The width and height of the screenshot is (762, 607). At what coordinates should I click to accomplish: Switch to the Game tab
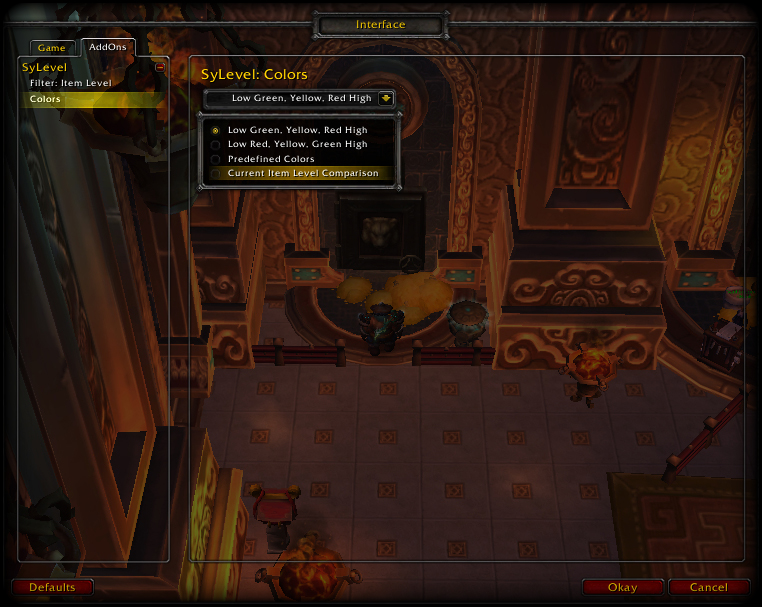pyautogui.click(x=51, y=48)
